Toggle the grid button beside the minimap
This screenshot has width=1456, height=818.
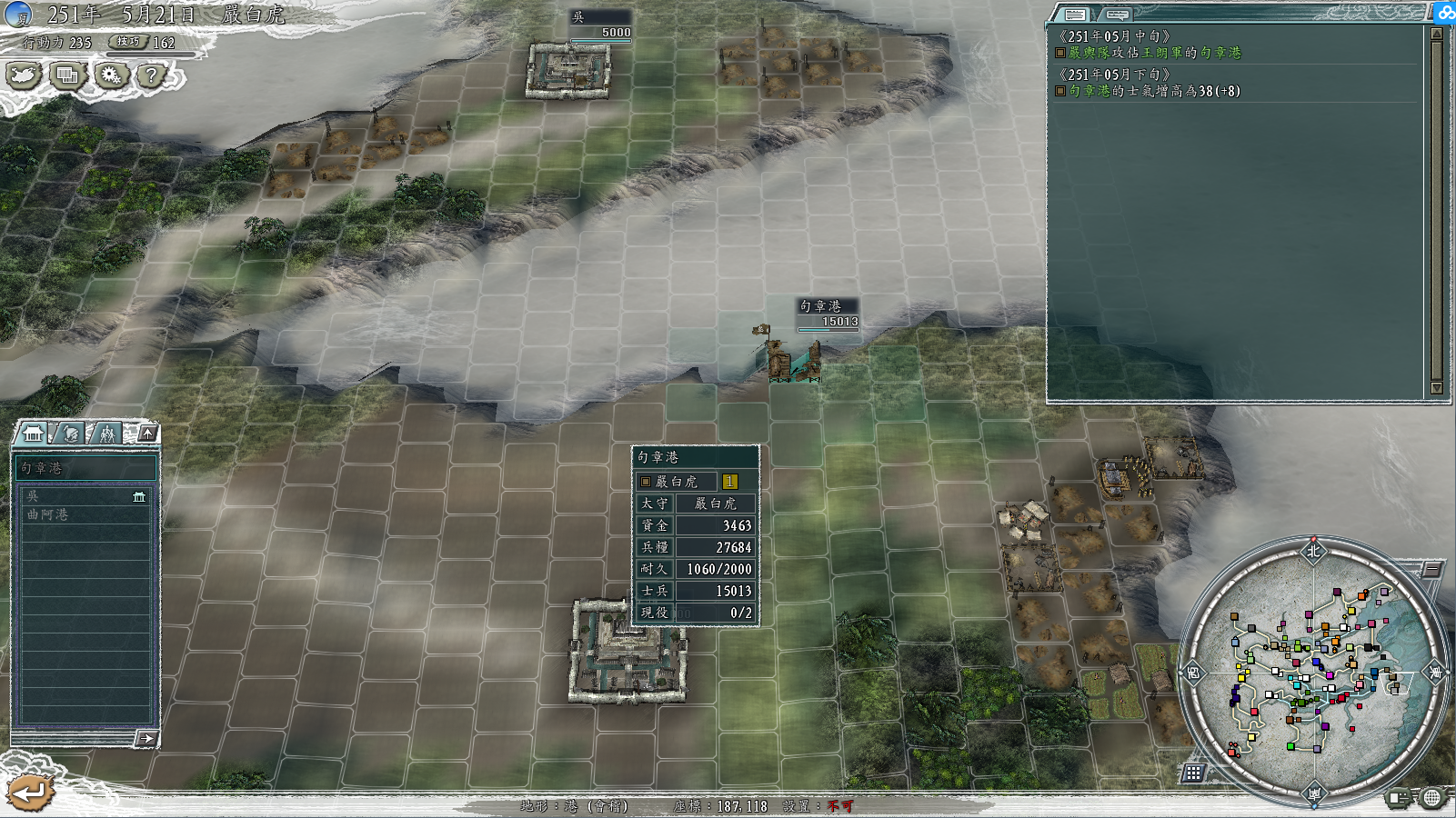pos(1193,773)
